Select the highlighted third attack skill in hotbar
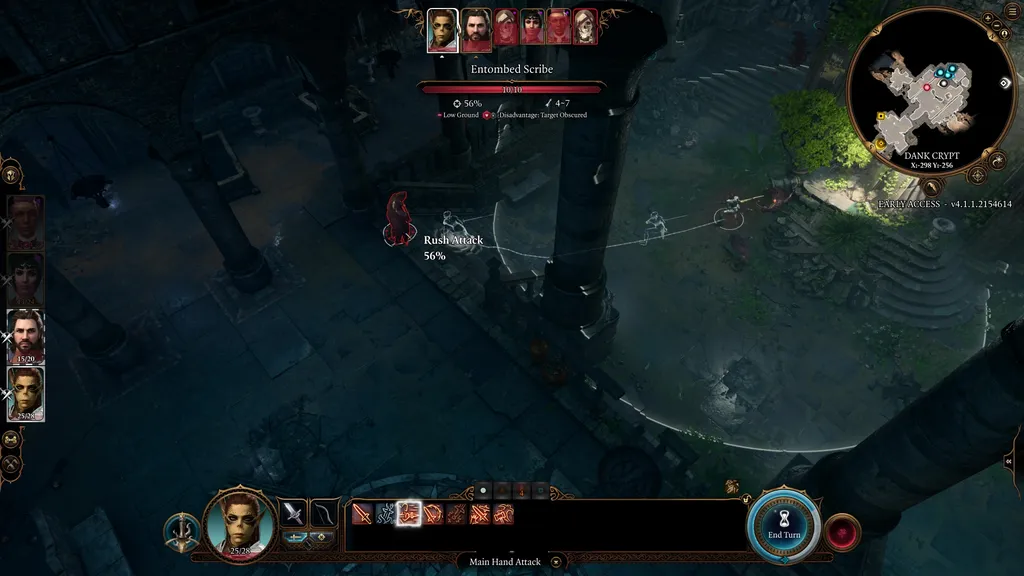The image size is (1024, 576). point(408,514)
